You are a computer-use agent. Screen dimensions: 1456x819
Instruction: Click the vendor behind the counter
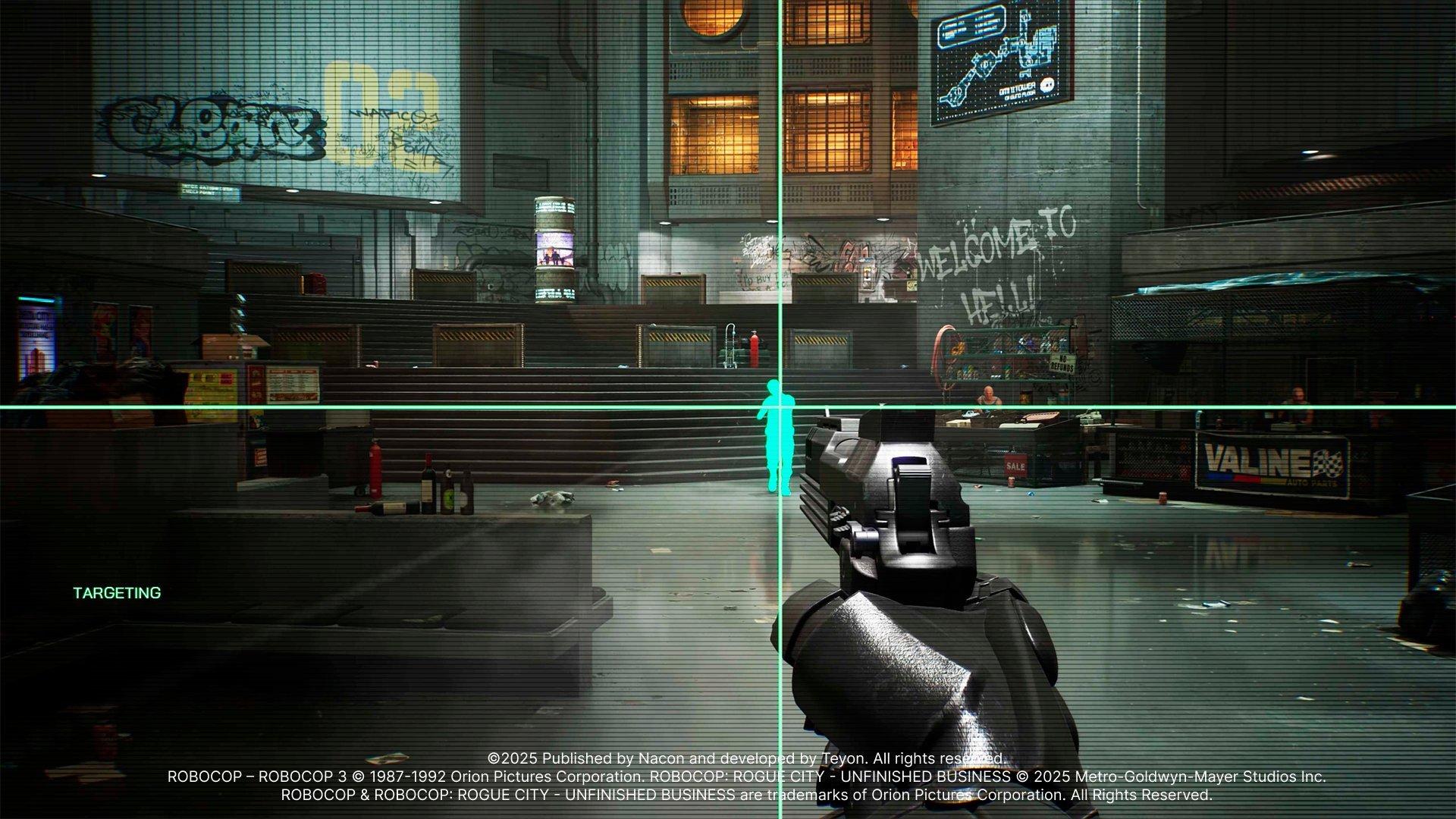988,396
